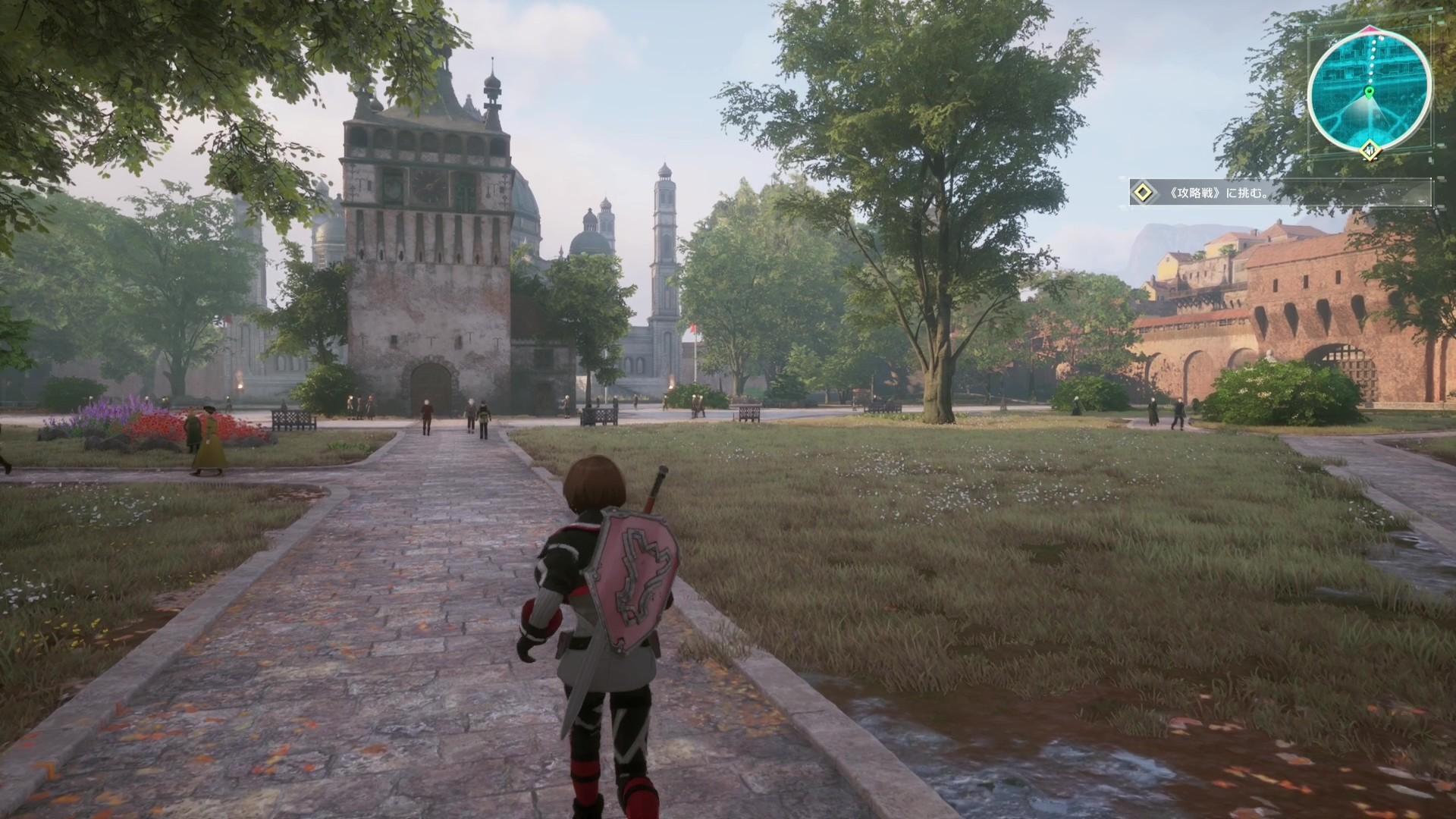Viewport: 1456px width, 819px height.
Task: Select the 《攻略戦》に挑む objective tracker
Action: tap(1279, 193)
